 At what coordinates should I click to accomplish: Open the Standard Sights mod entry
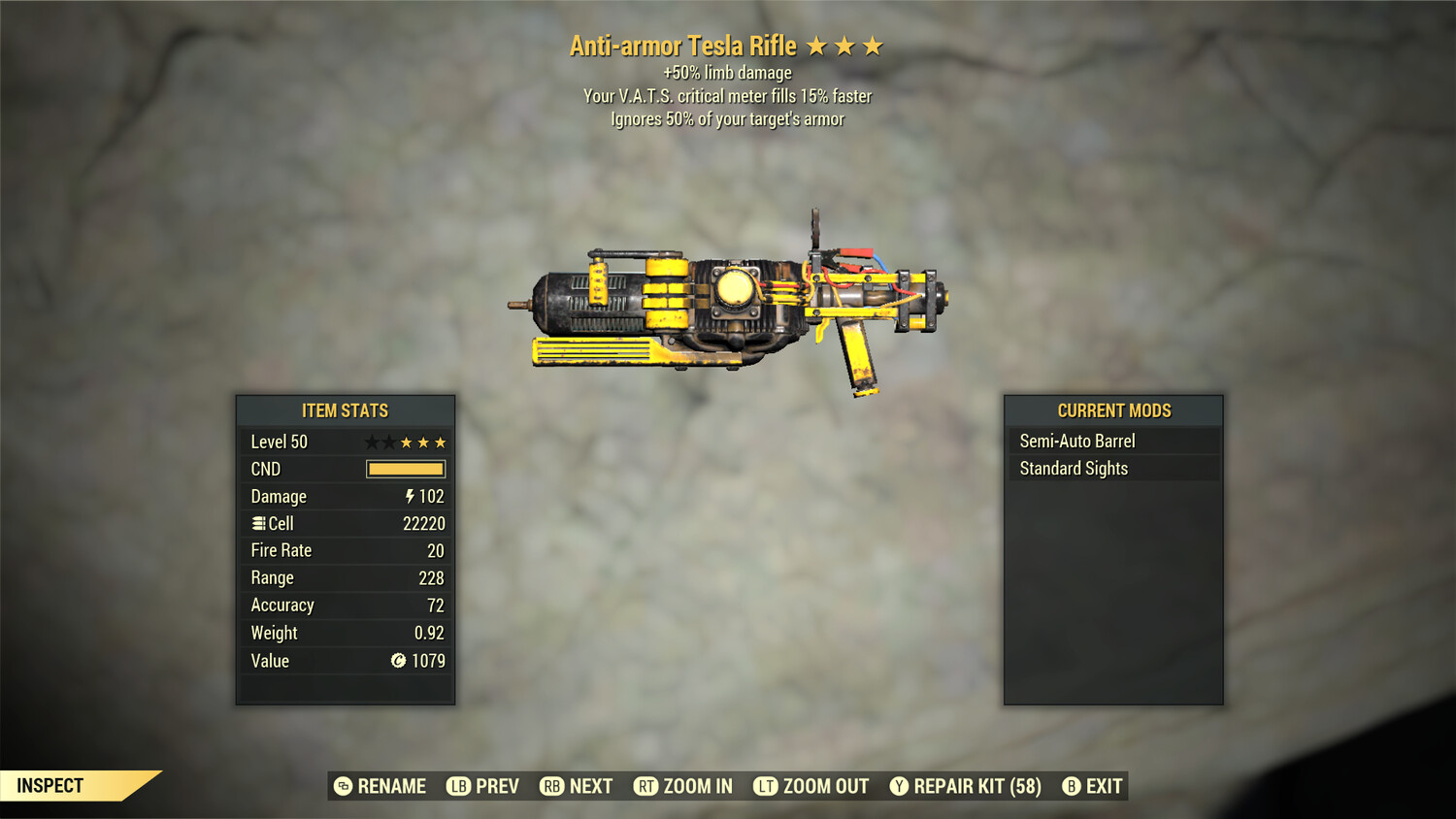coord(1074,468)
